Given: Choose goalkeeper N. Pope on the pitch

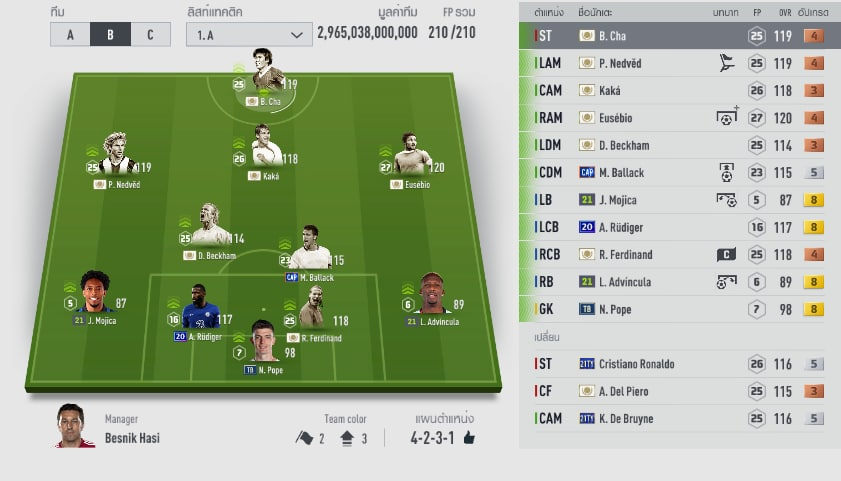Looking at the screenshot, I should 263,343.
